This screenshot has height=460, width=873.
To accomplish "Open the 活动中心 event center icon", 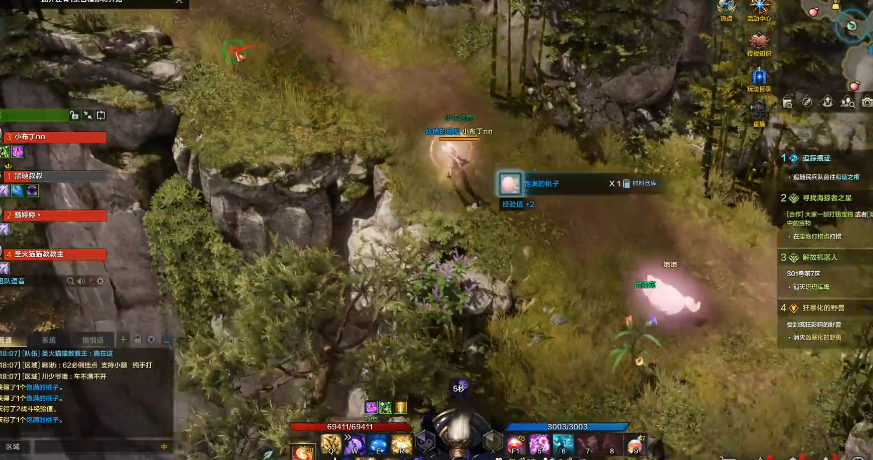I will pos(758,10).
